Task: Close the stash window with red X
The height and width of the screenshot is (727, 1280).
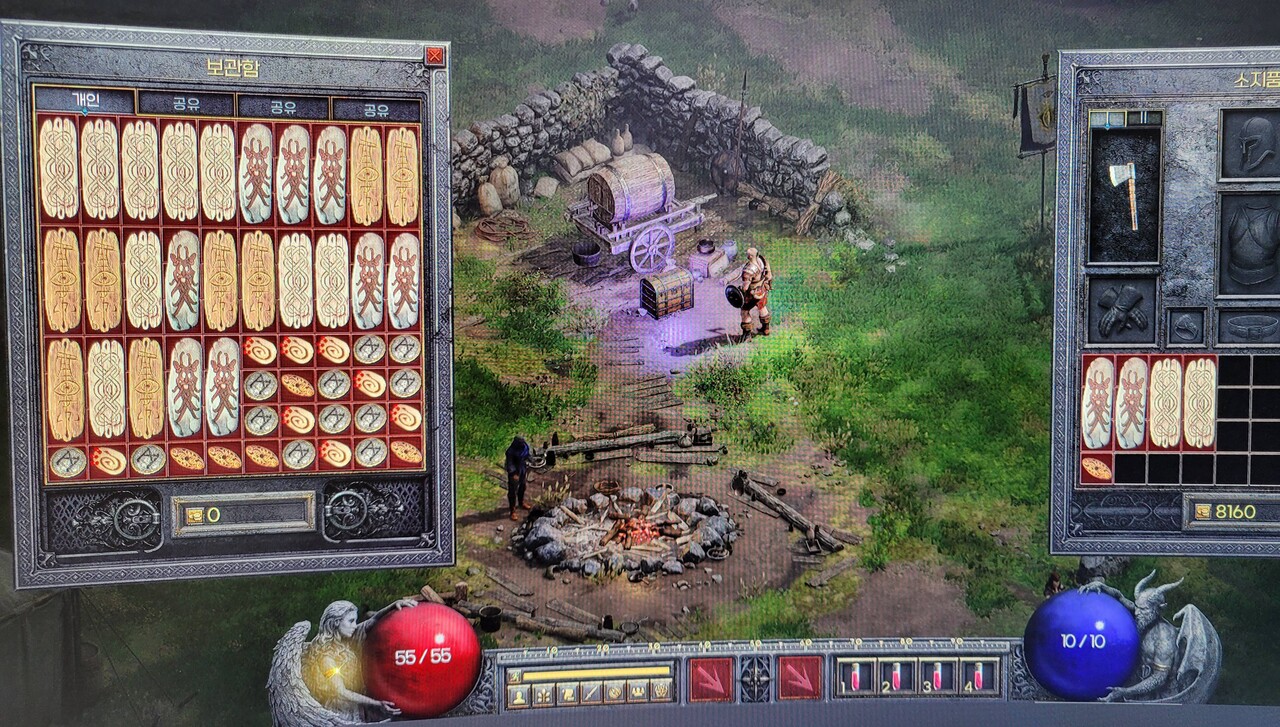Action: coord(434,56)
